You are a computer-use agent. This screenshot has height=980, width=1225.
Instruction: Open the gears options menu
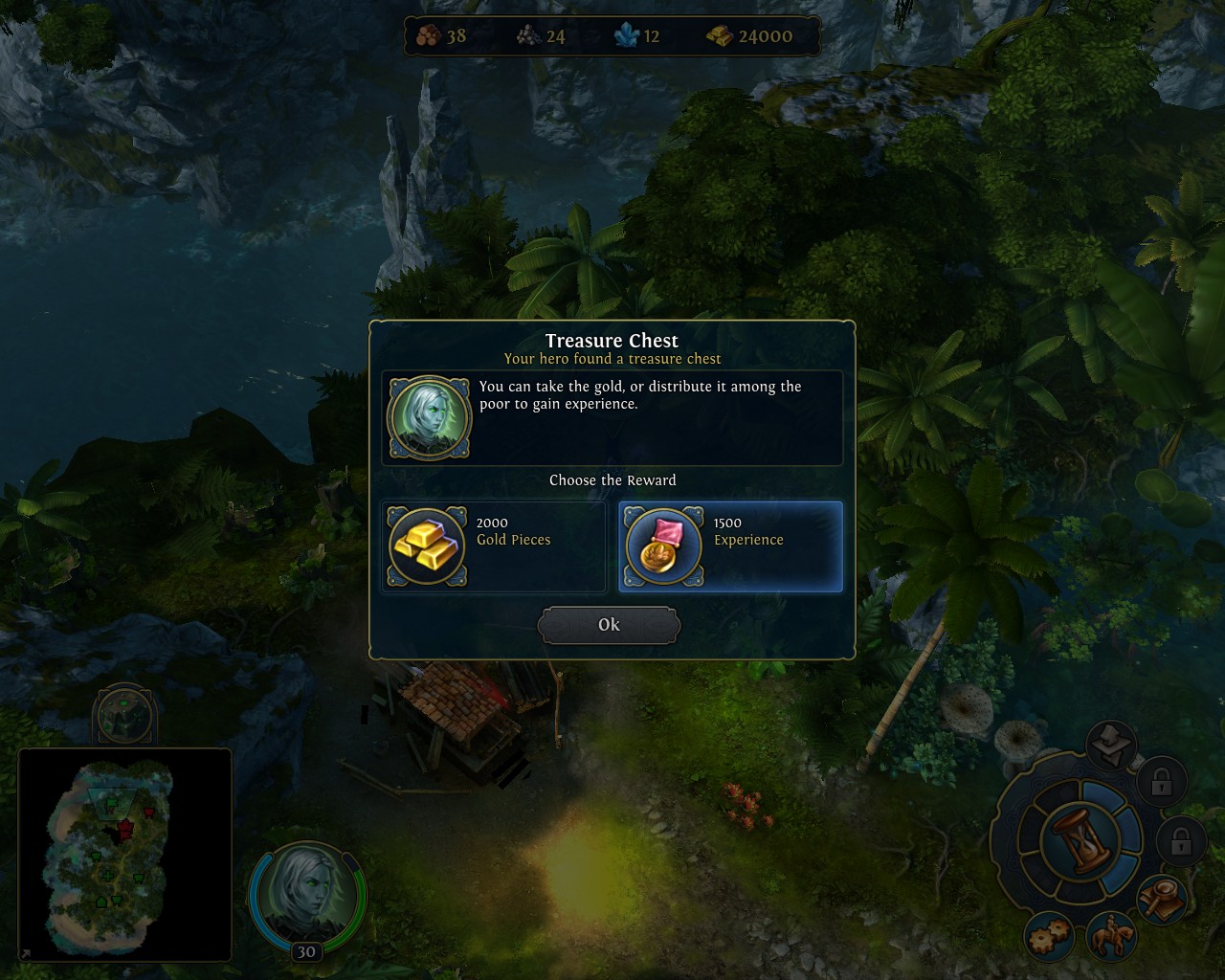(x=1050, y=938)
